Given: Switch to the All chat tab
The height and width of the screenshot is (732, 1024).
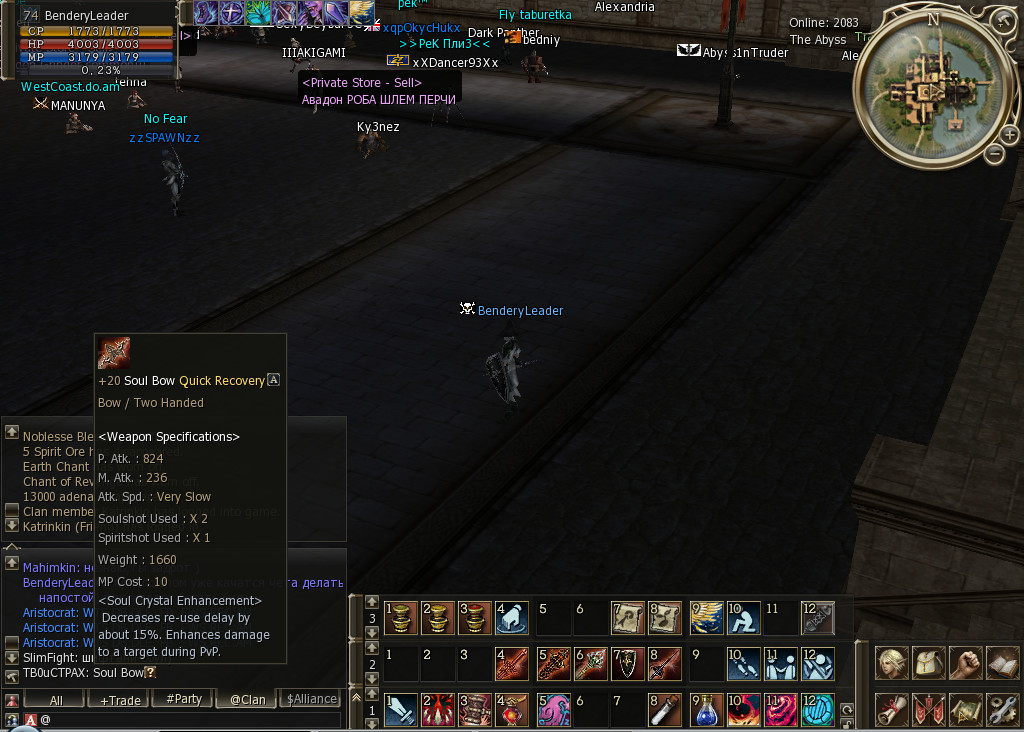Looking at the screenshot, I should 56,700.
